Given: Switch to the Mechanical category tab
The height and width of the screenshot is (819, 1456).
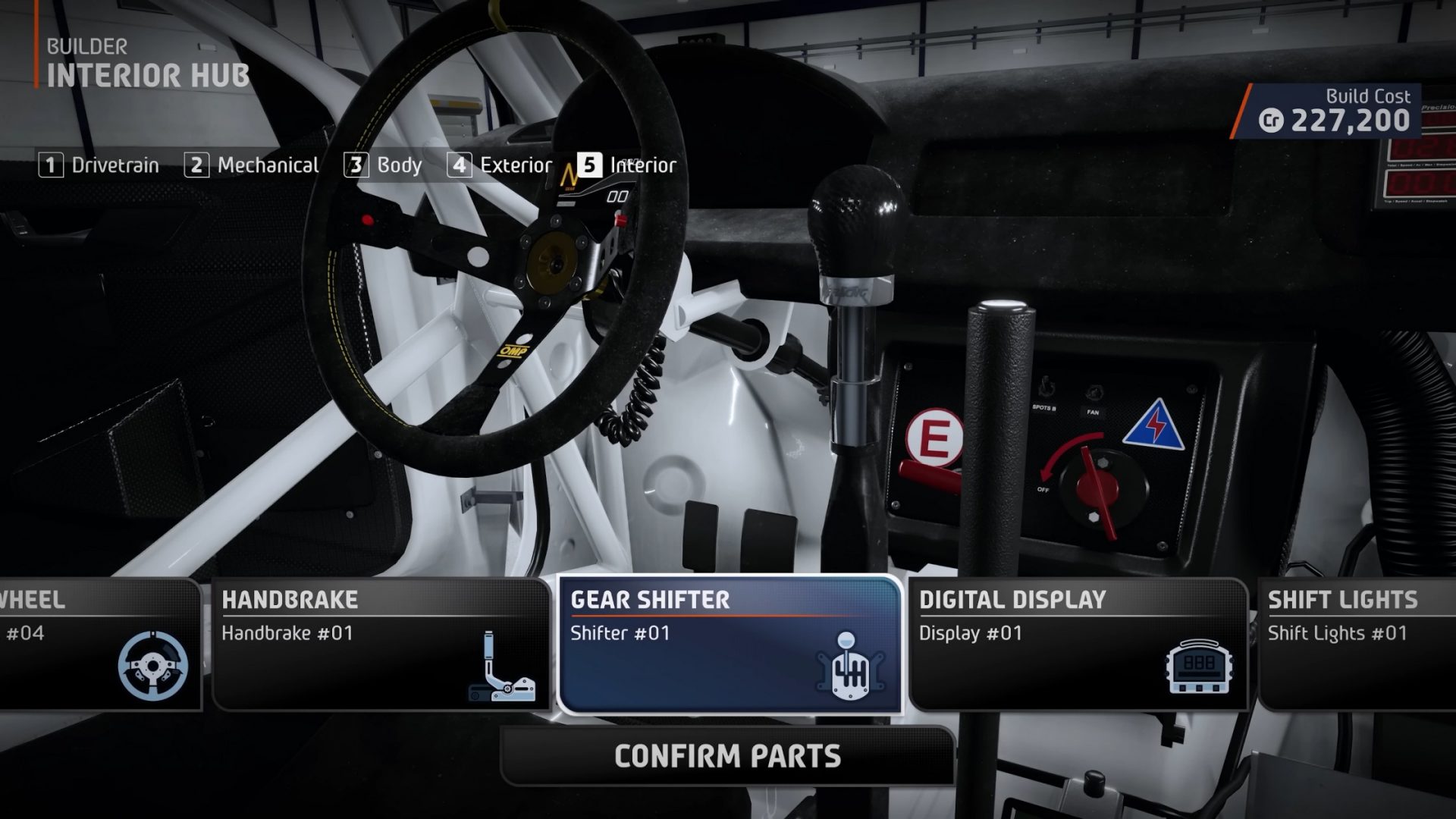Looking at the screenshot, I should (x=268, y=165).
